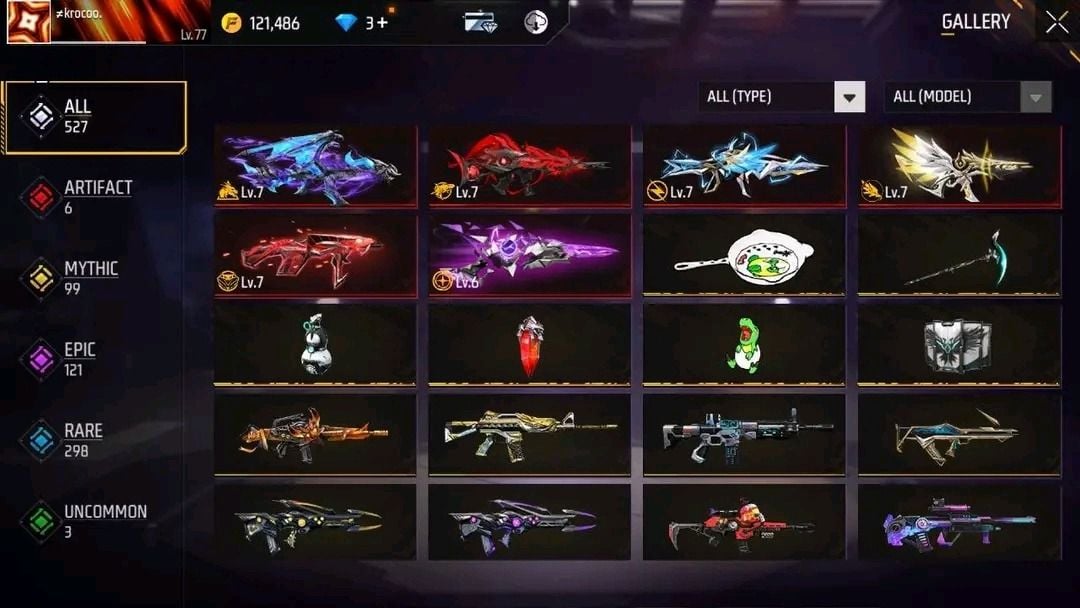Add diamonds with the plus button
Image resolution: width=1080 pixels, height=608 pixels.
click(x=382, y=23)
